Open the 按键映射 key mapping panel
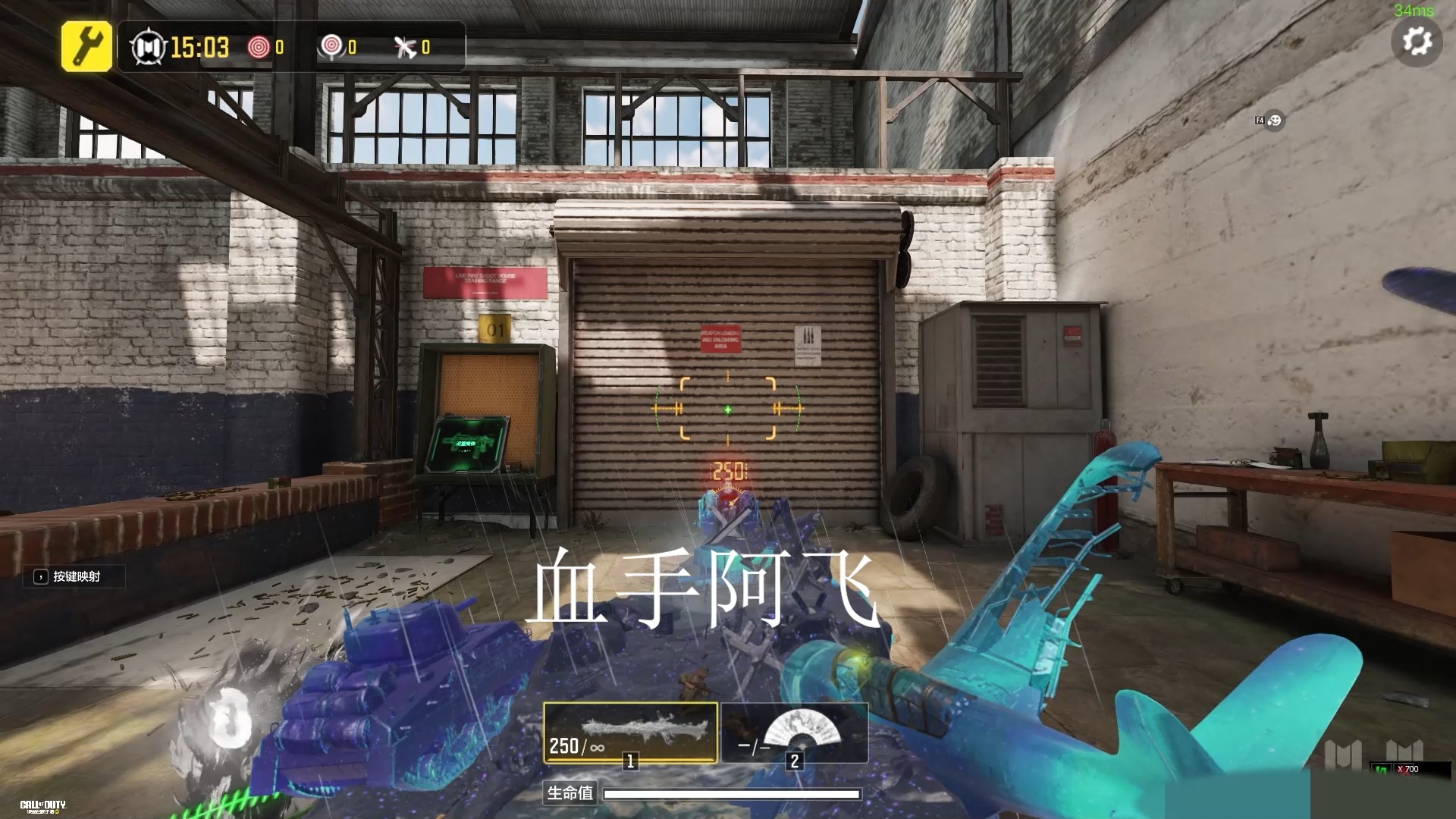The width and height of the screenshot is (1456, 819). click(x=74, y=576)
